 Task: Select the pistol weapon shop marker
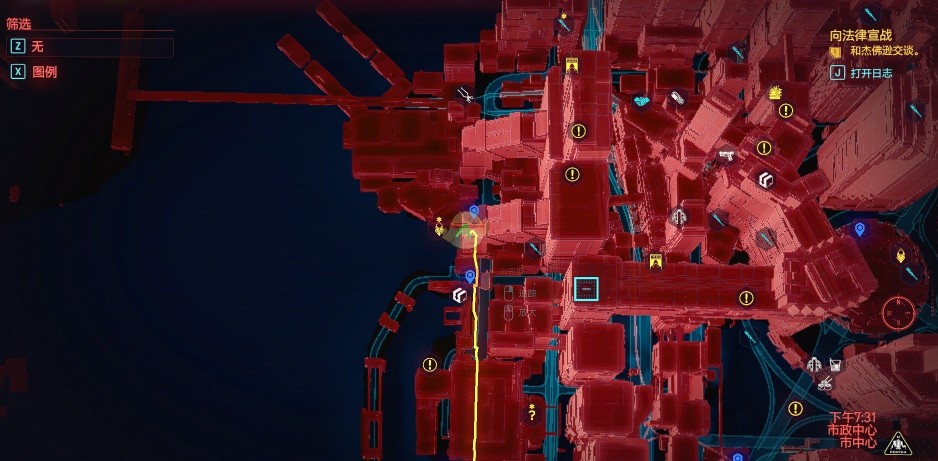pos(727,155)
